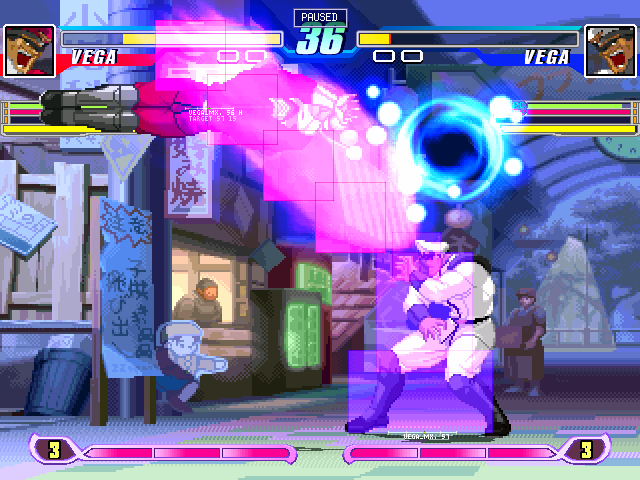Click player one's Vega portrait
This screenshot has width=640, height=480.
tap(30, 45)
